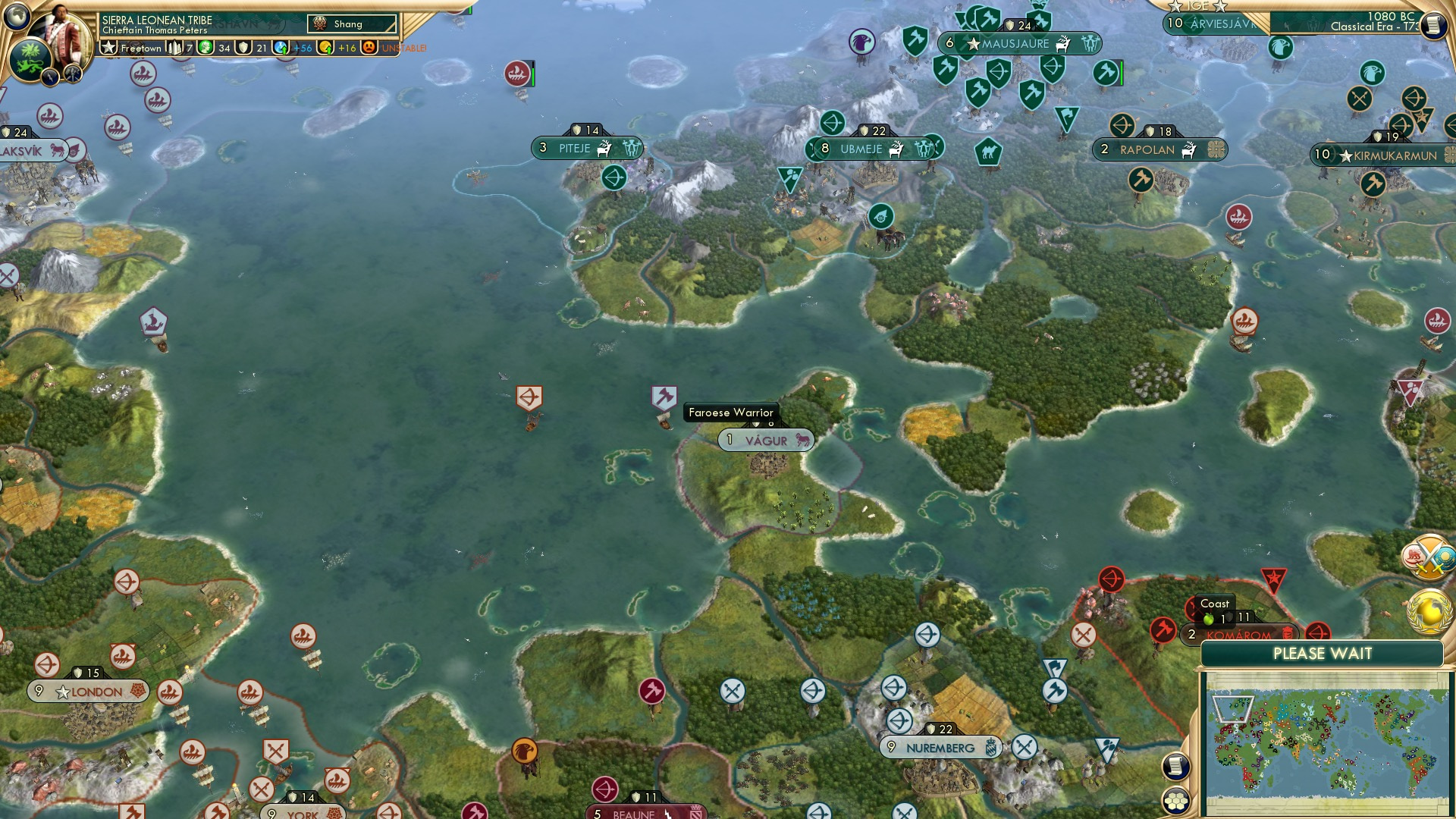Select the Vágur city-state banner
Image resolution: width=1456 pixels, height=819 pixels.
point(766,440)
